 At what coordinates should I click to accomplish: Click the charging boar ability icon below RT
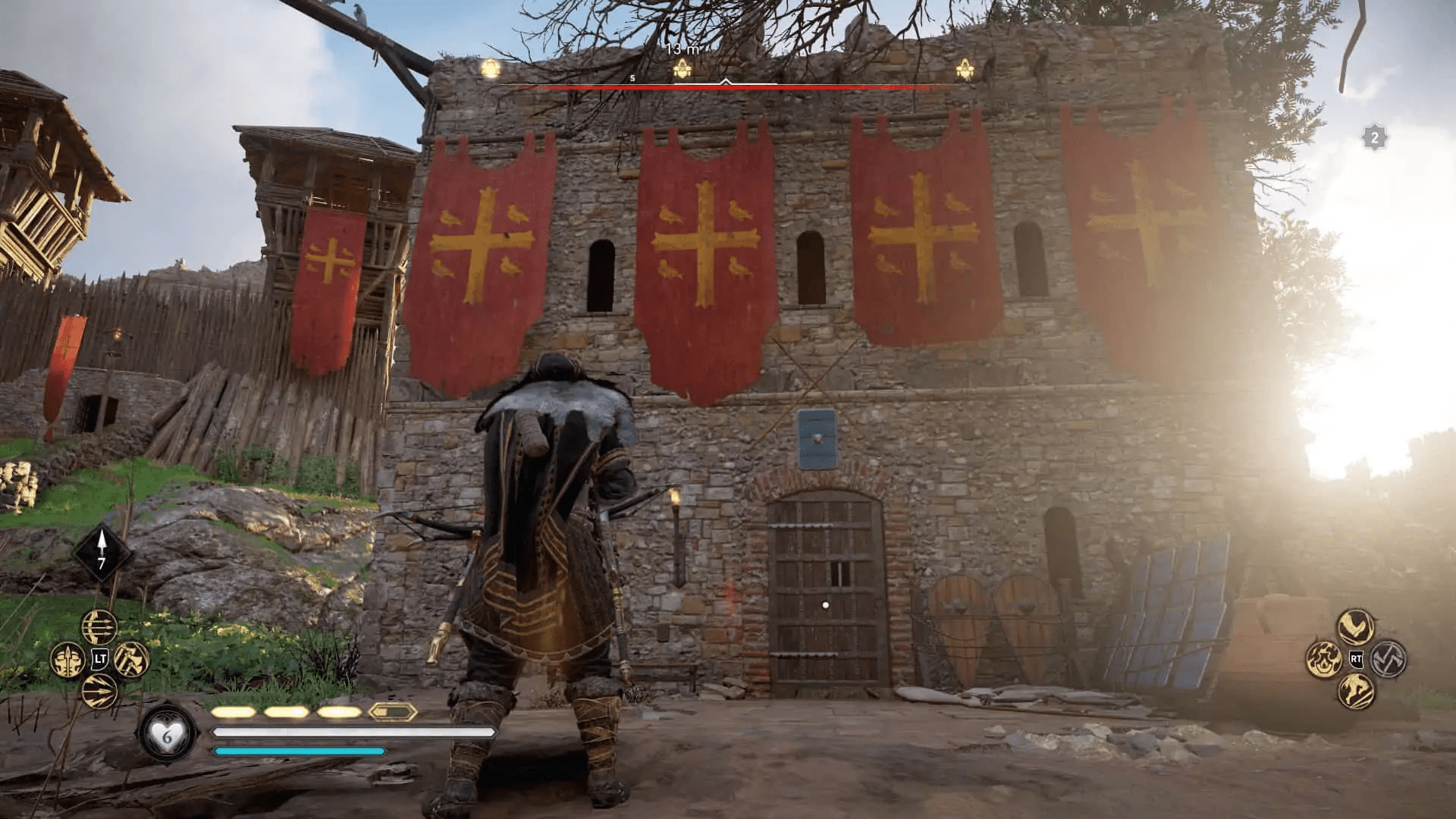point(1357,692)
